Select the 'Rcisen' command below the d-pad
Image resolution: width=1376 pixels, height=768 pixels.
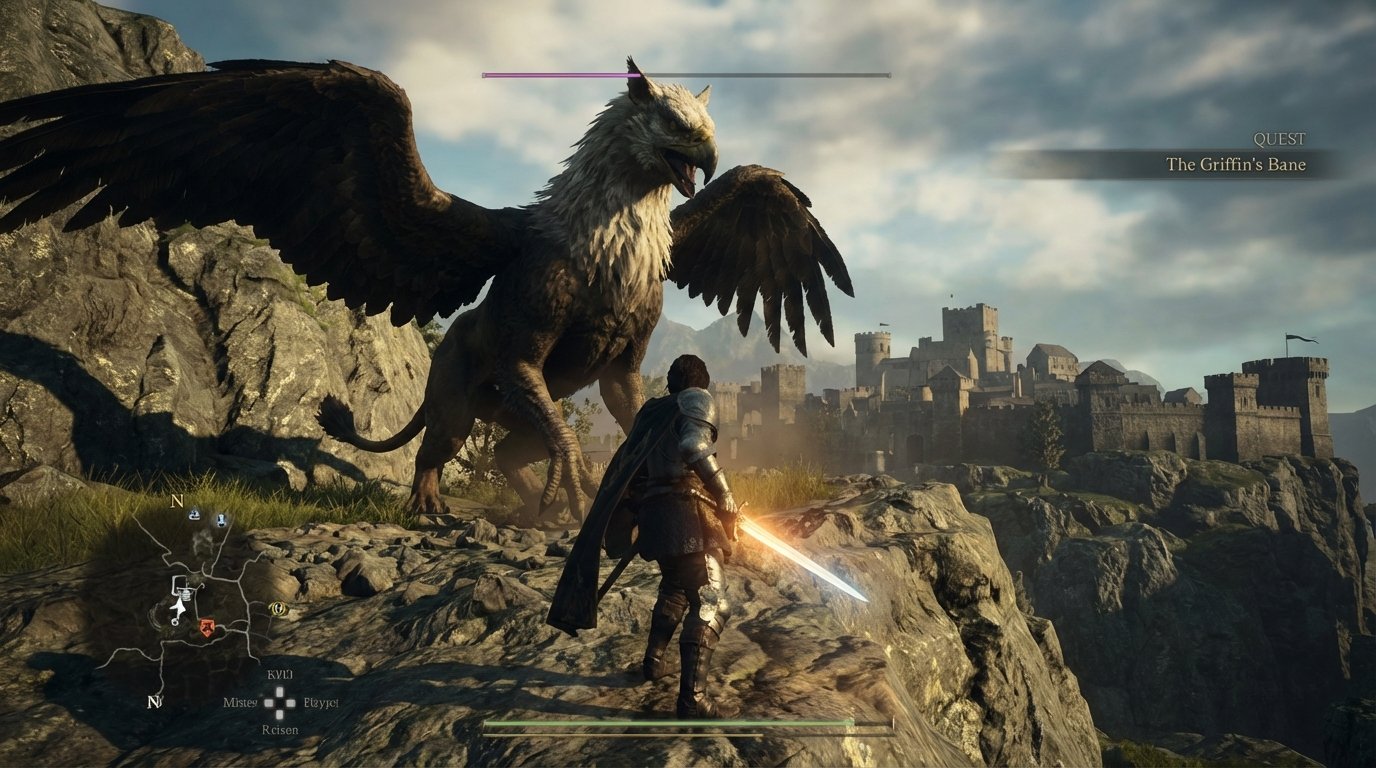(279, 730)
